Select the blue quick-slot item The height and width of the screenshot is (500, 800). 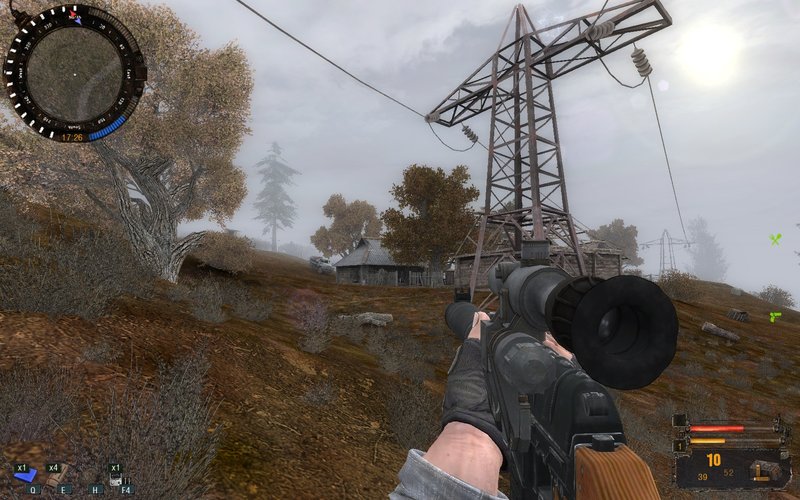[27, 475]
